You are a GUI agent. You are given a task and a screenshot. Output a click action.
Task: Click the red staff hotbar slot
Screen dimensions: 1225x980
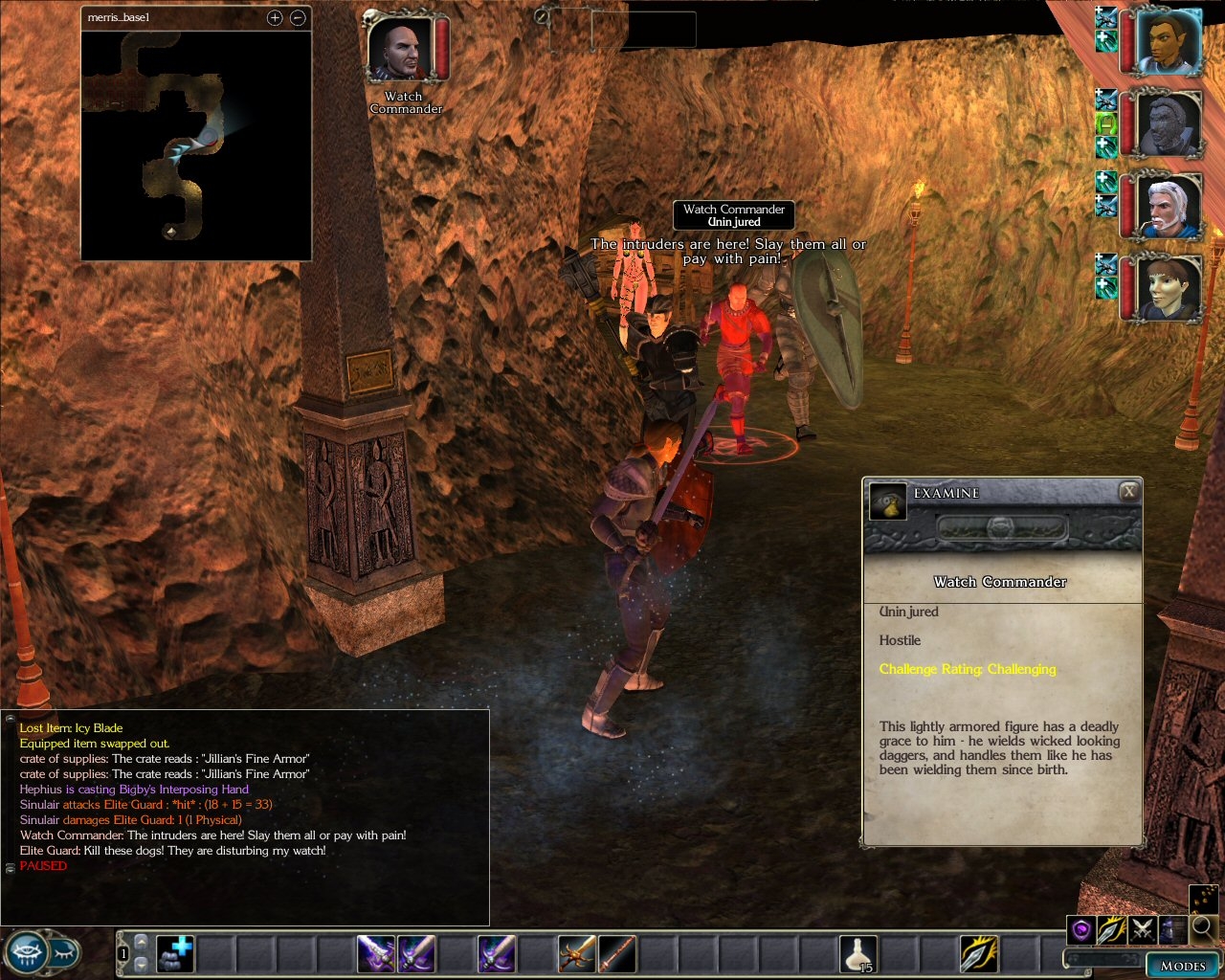tap(617, 954)
